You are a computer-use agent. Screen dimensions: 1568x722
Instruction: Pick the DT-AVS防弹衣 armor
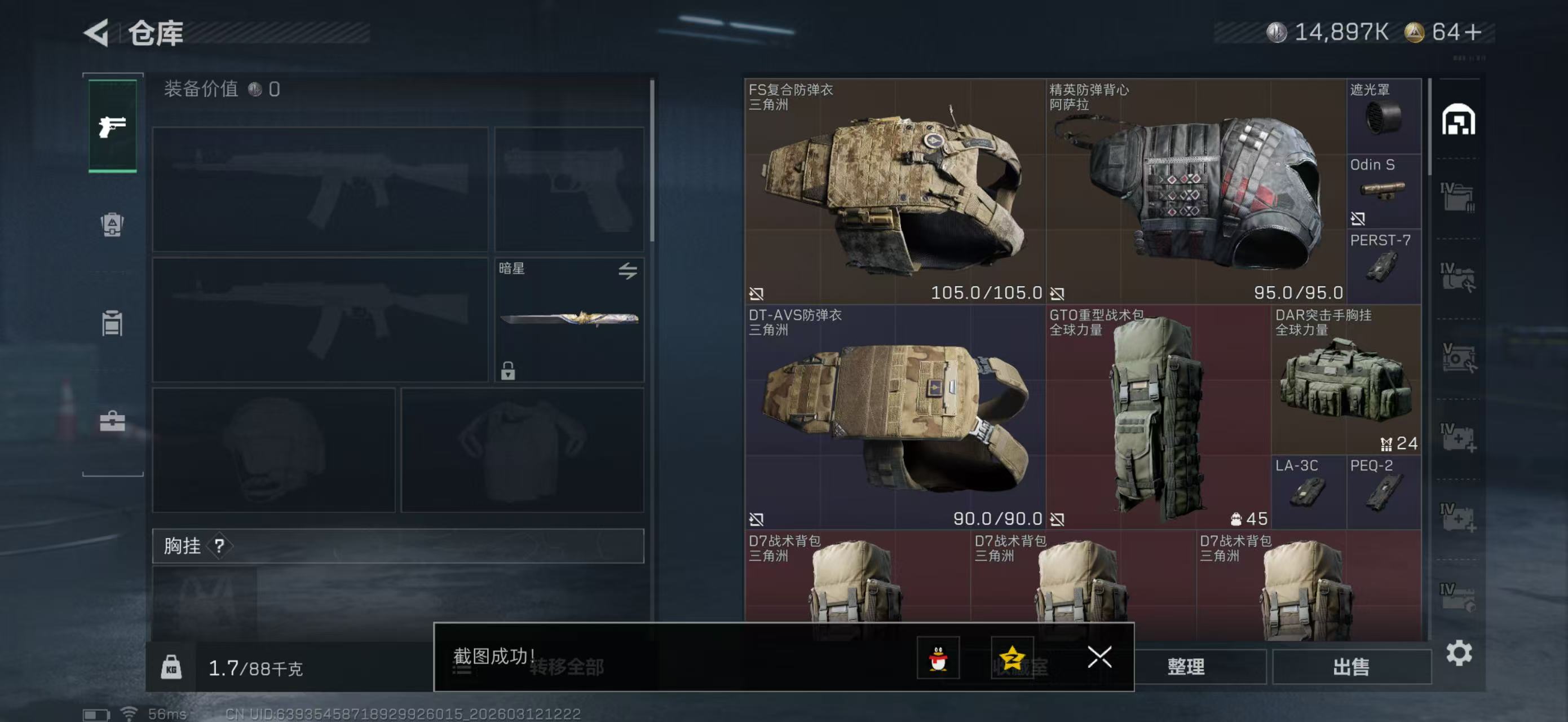pyautogui.click(x=895, y=417)
